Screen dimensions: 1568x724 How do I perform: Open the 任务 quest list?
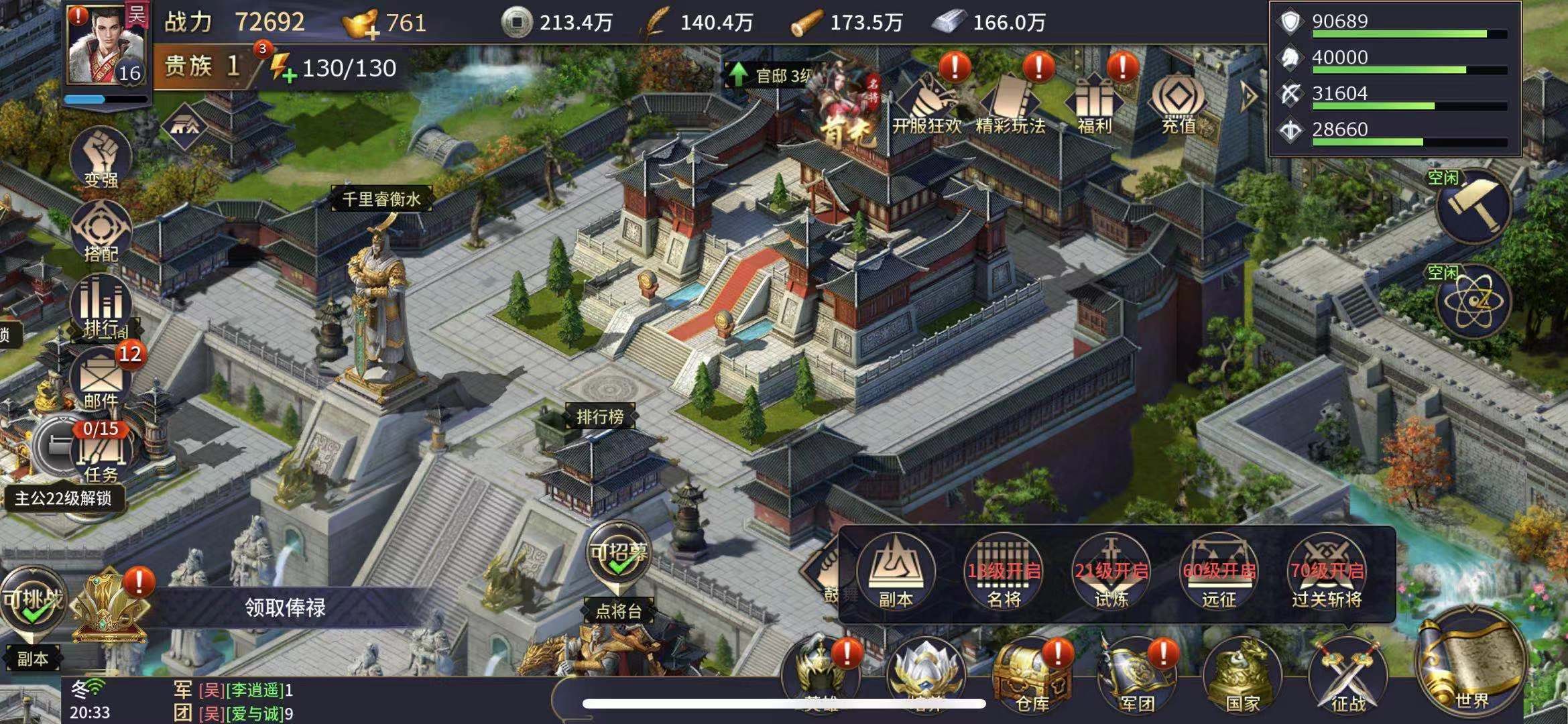pyautogui.click(x=101, y=452)
